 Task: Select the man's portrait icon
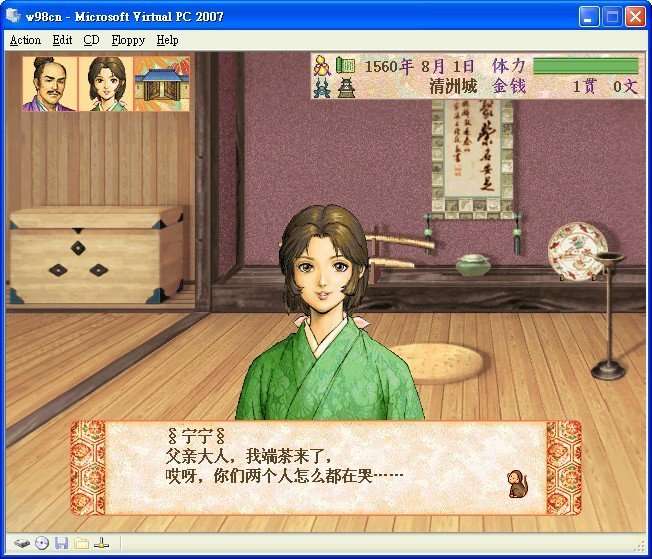tap(49, 83)
